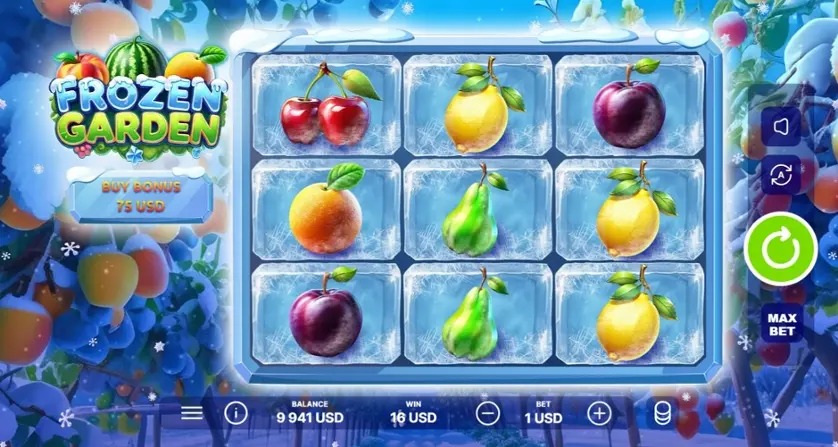Open the autoplay spin settings
Viewport: 838px width, 447px height.
tap(781, 175)
